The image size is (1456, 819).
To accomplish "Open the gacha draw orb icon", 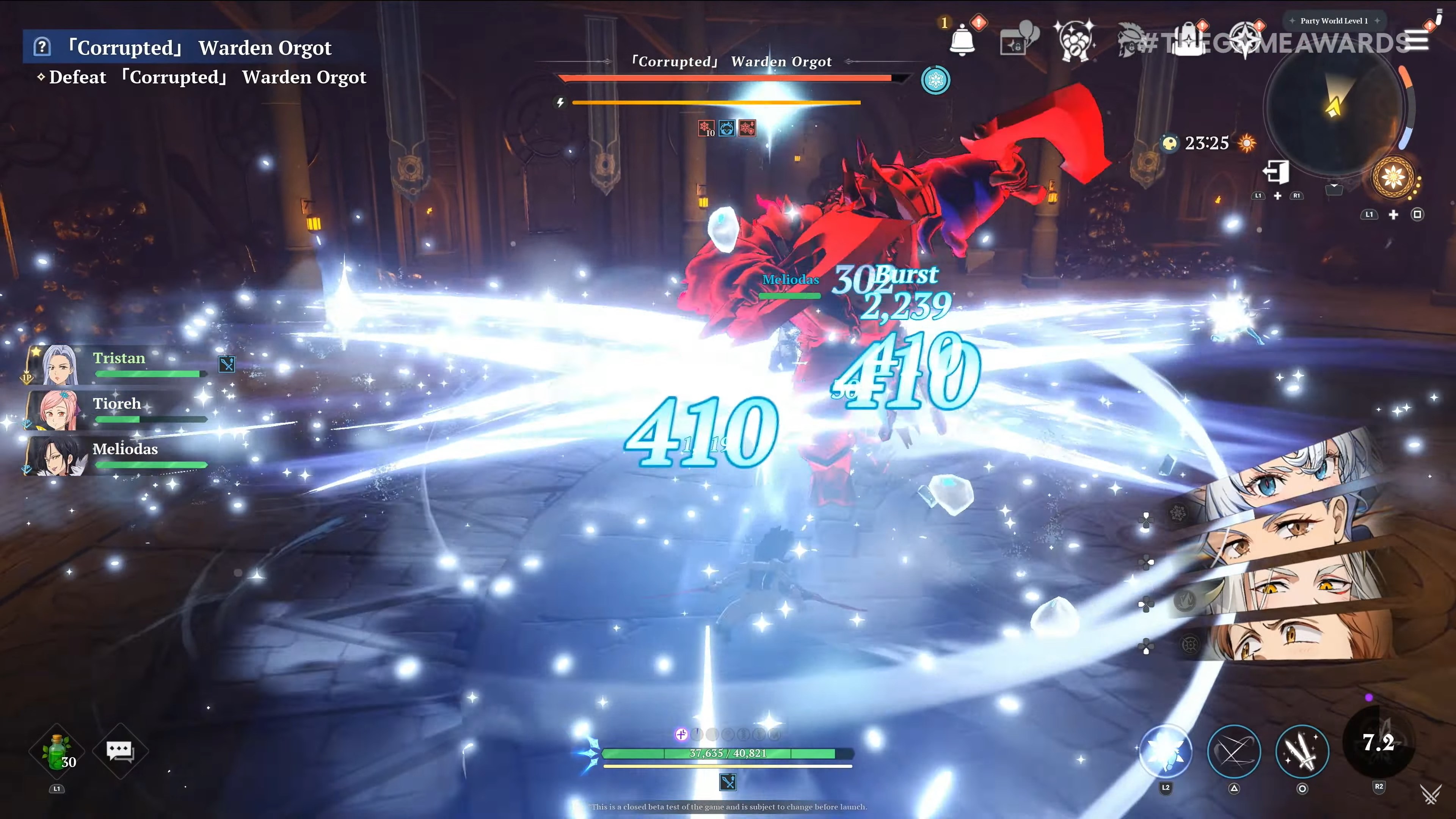I will [1074, 41].
